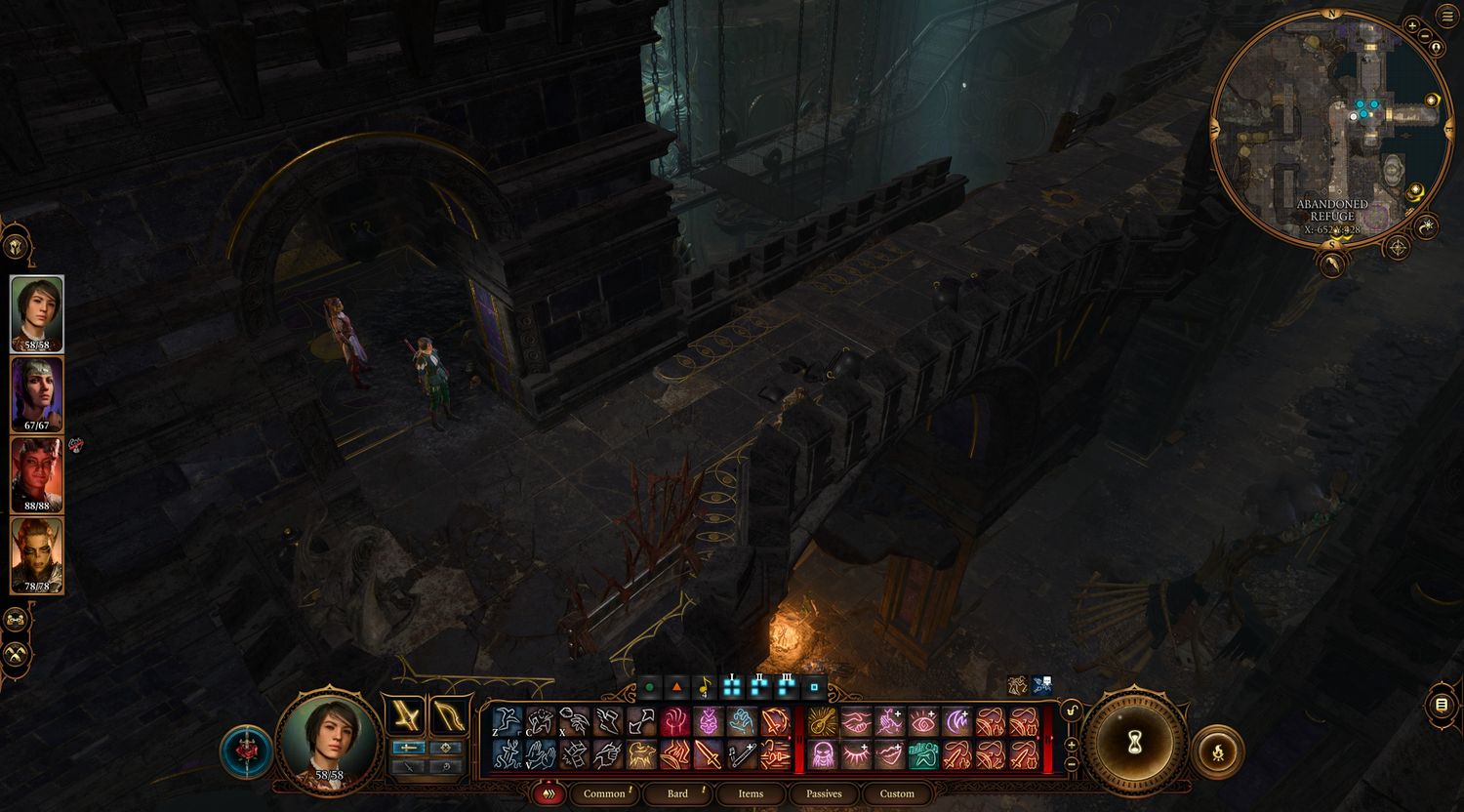Switch to the Custom hotbar tab
The width and height of the screenshot is (1464, 812).
tap(897, 793)
